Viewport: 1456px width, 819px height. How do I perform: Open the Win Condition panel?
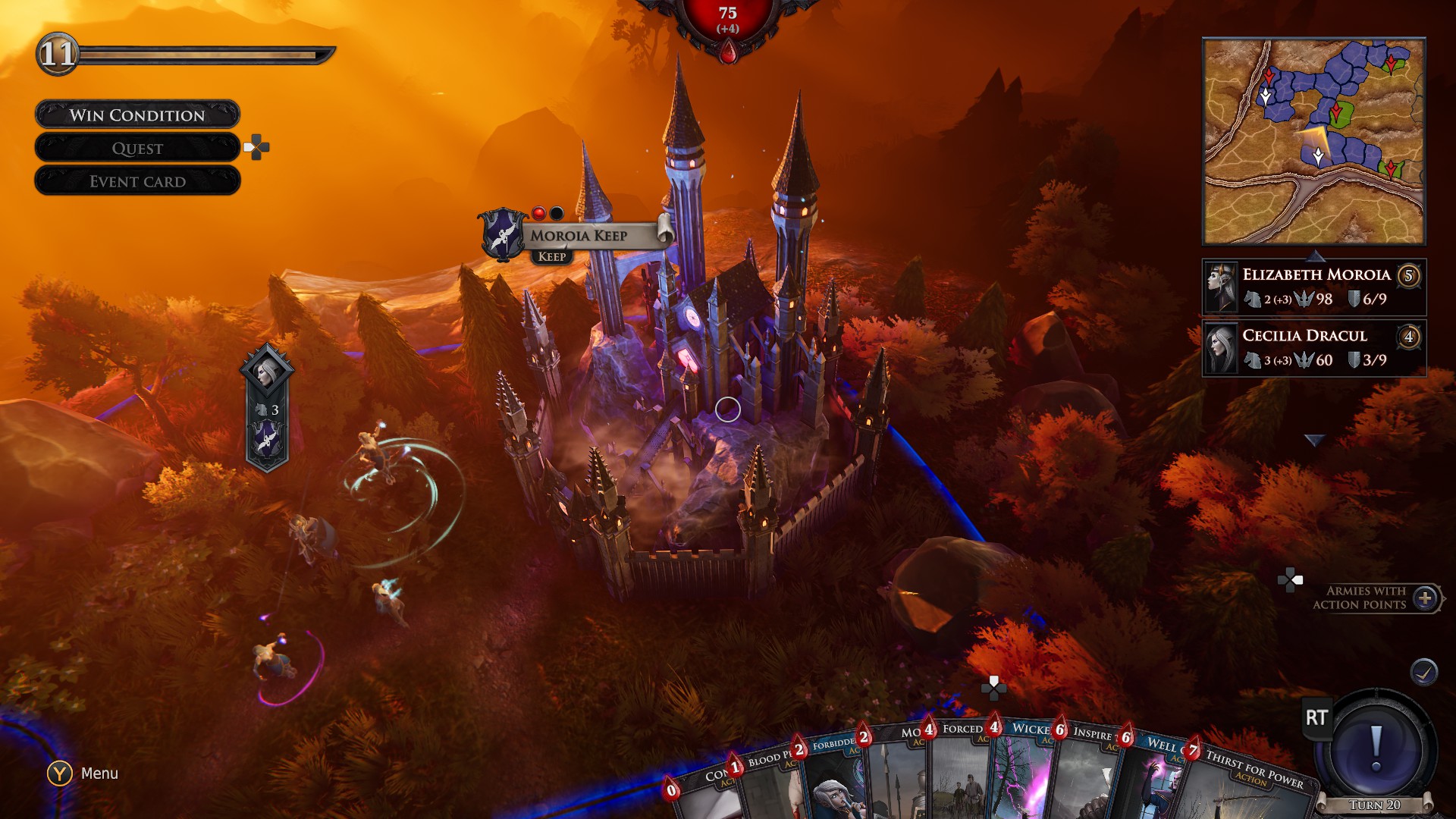[x=137, y=115]
